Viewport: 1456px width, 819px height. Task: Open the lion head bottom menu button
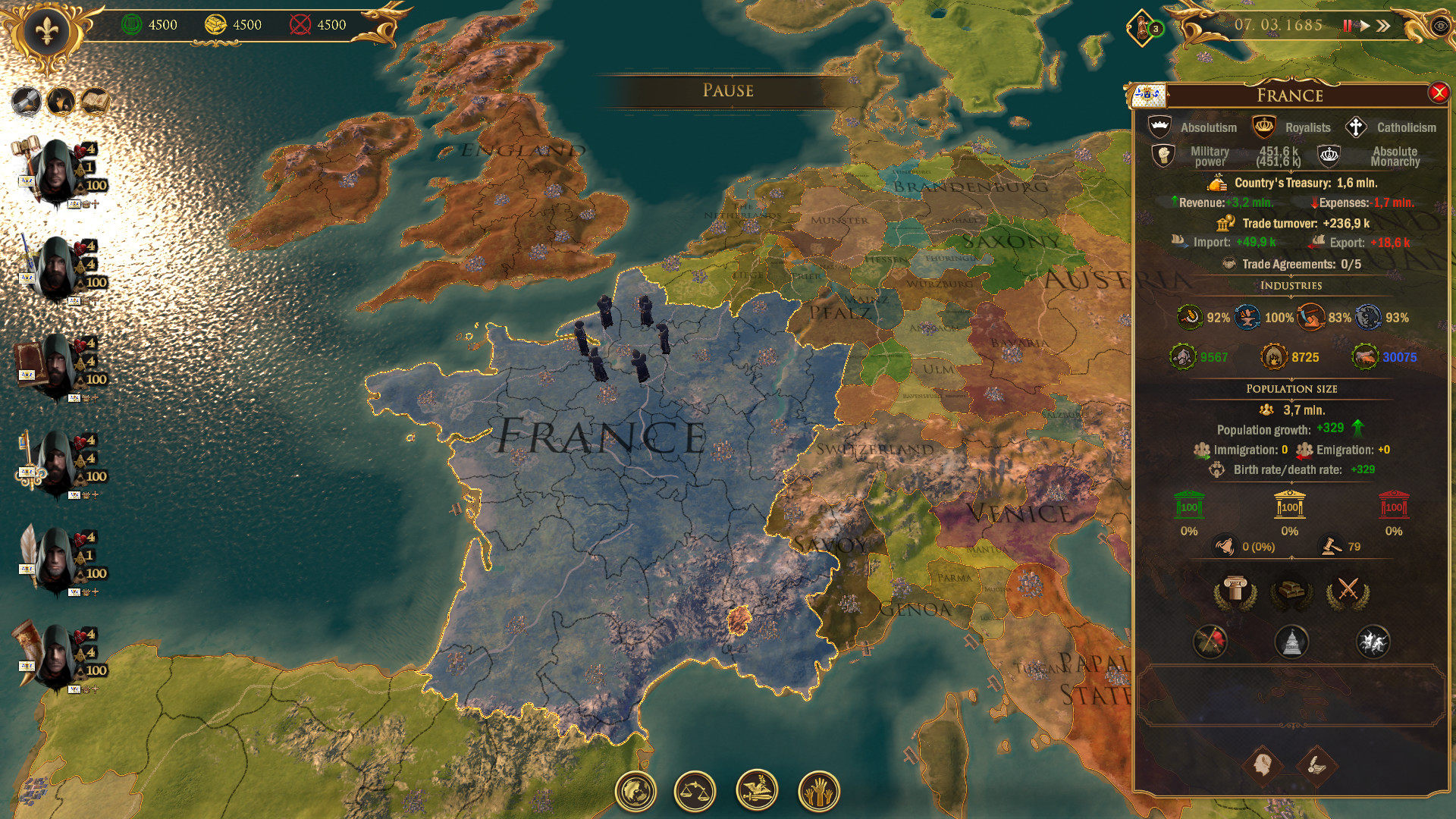coord(635,791)
